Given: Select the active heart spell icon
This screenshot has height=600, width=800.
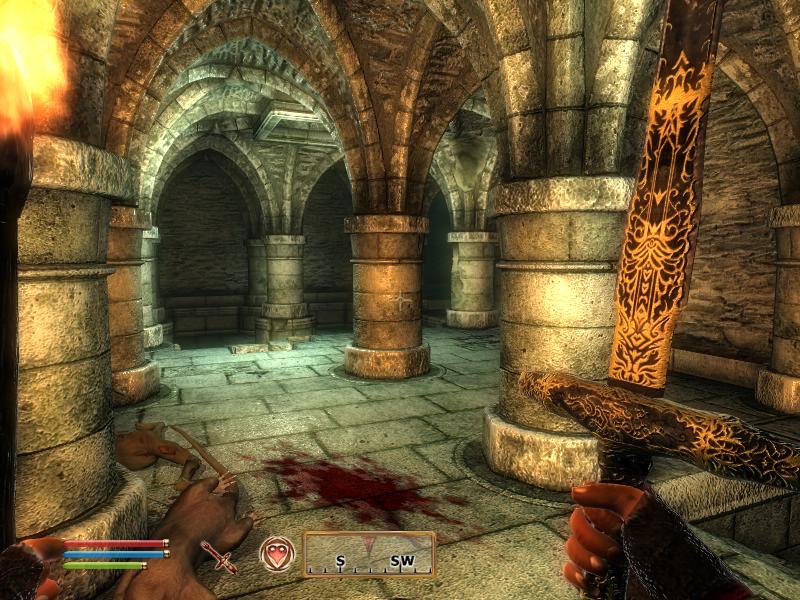Looking at the screenshot, I should tap(276, 554).
